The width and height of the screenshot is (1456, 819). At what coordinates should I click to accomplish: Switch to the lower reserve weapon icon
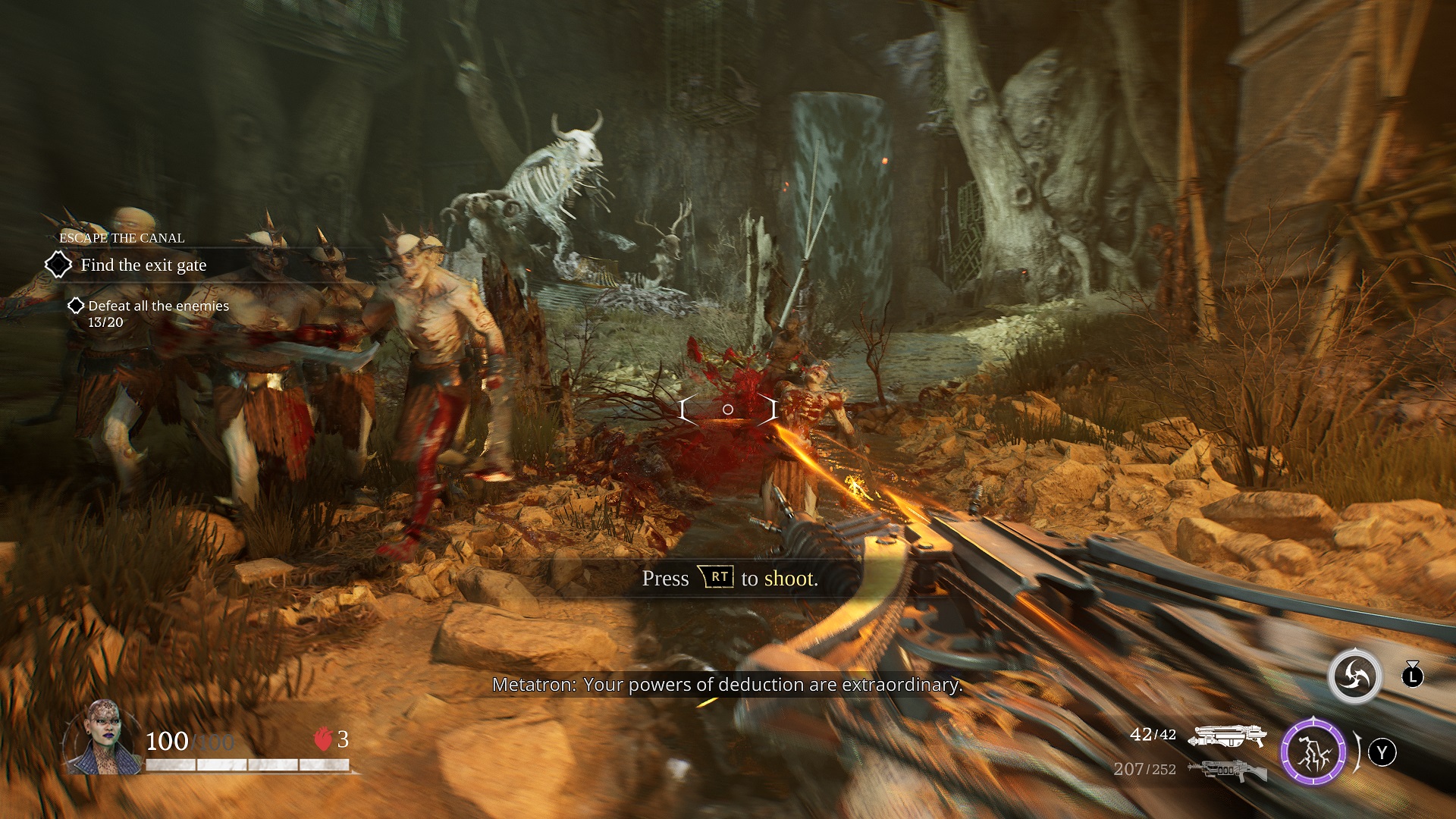(x=1227, y=770)
